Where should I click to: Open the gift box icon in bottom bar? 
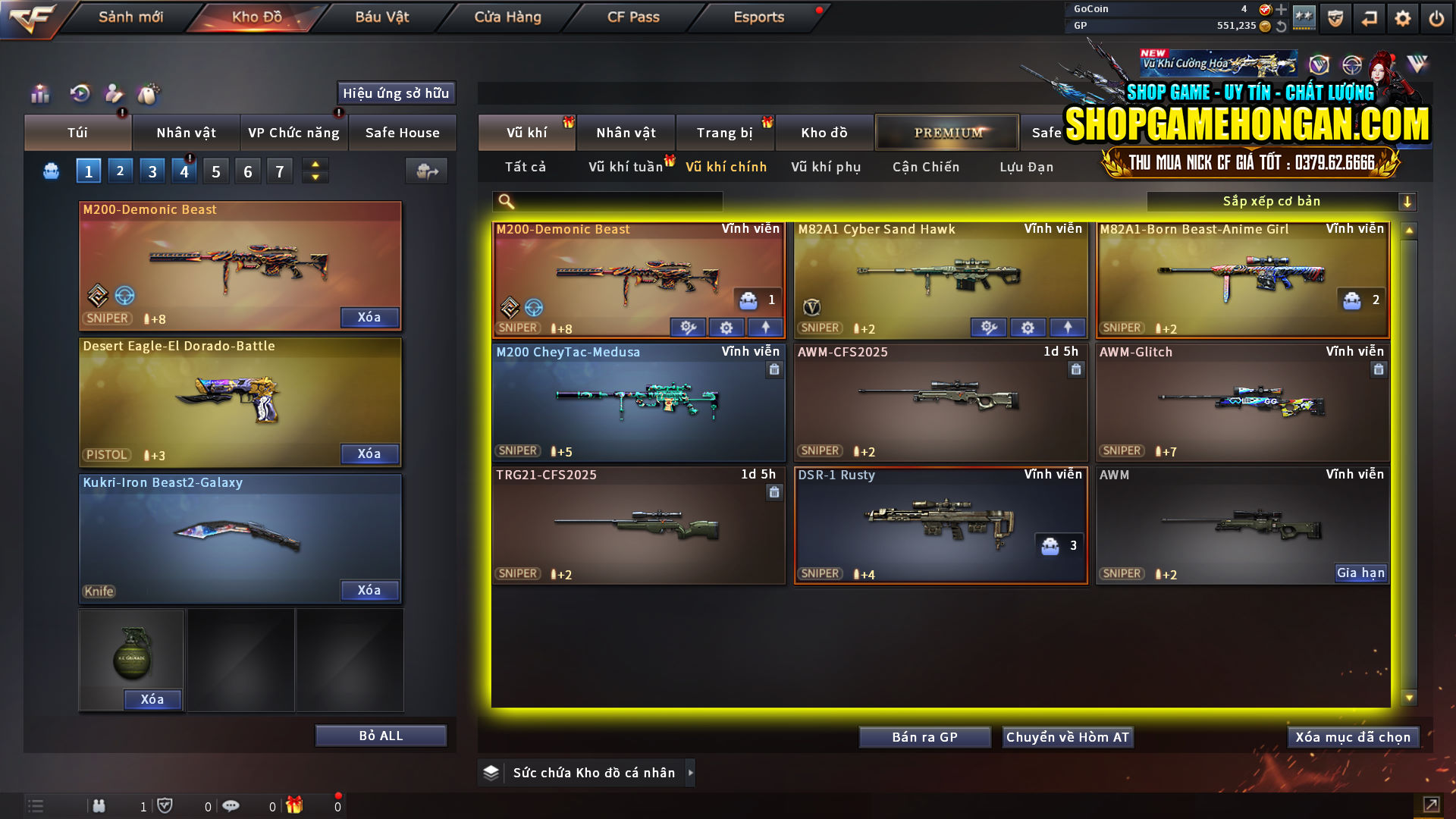click(x=296, y=806)
